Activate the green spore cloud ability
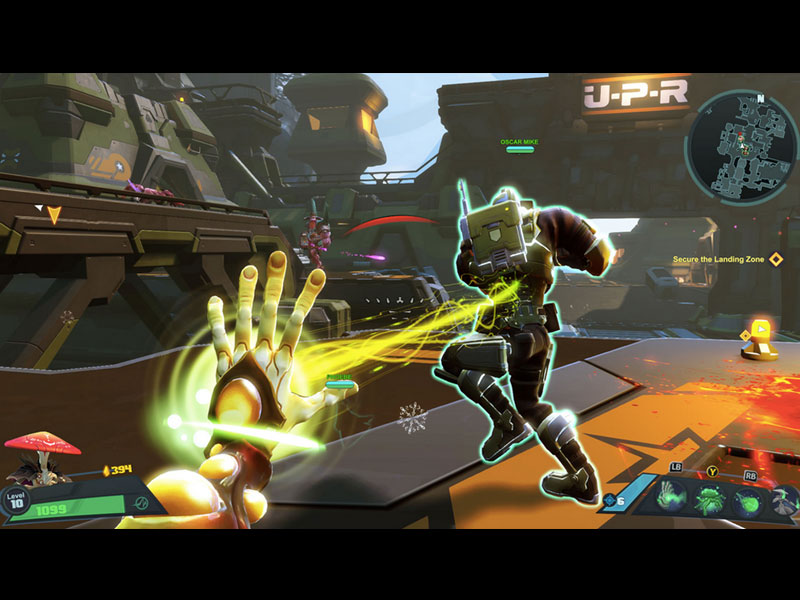800x600 pixels. coord(746,498)
